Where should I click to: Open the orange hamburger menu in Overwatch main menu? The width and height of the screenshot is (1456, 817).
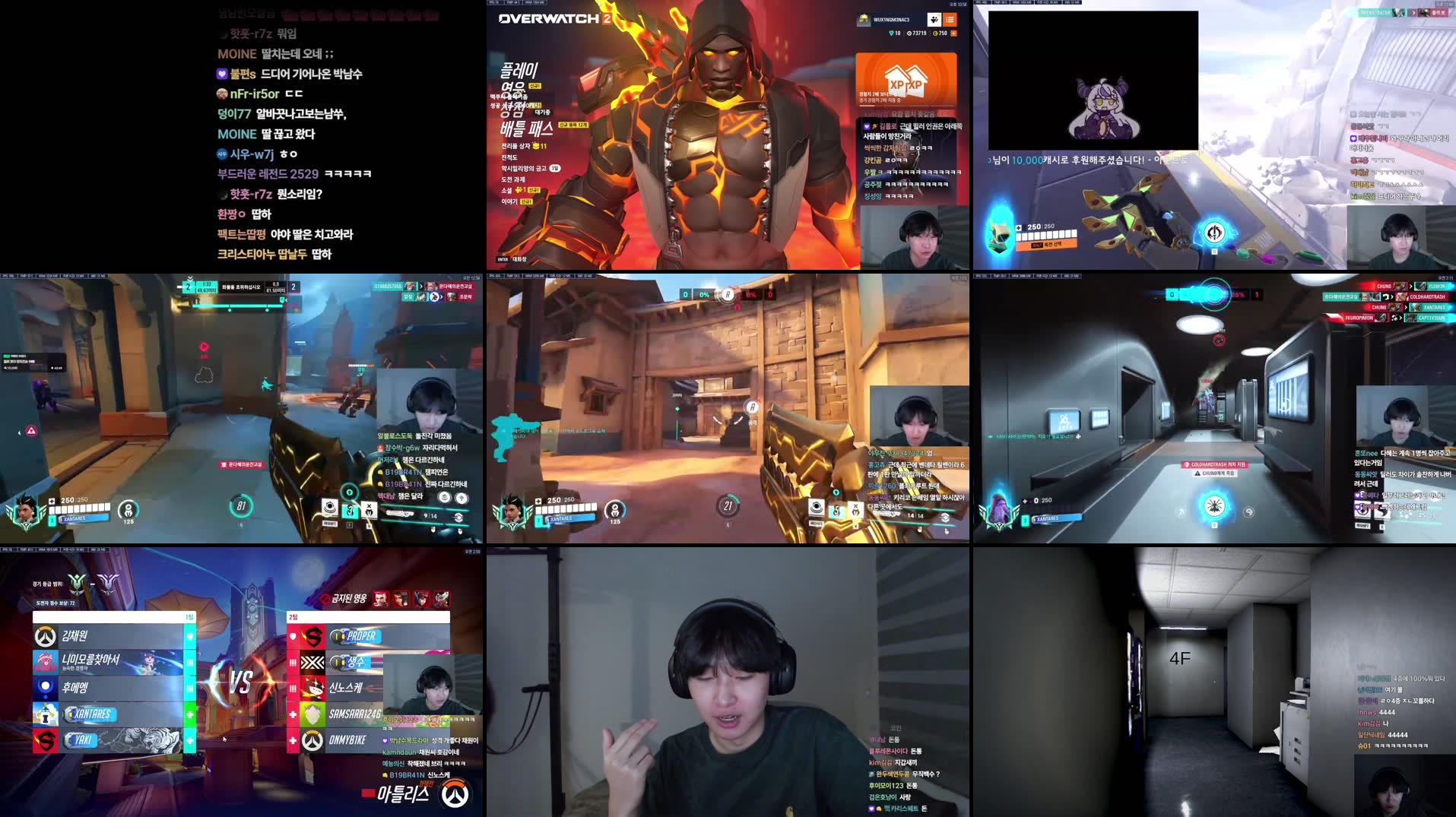(951, 20)
